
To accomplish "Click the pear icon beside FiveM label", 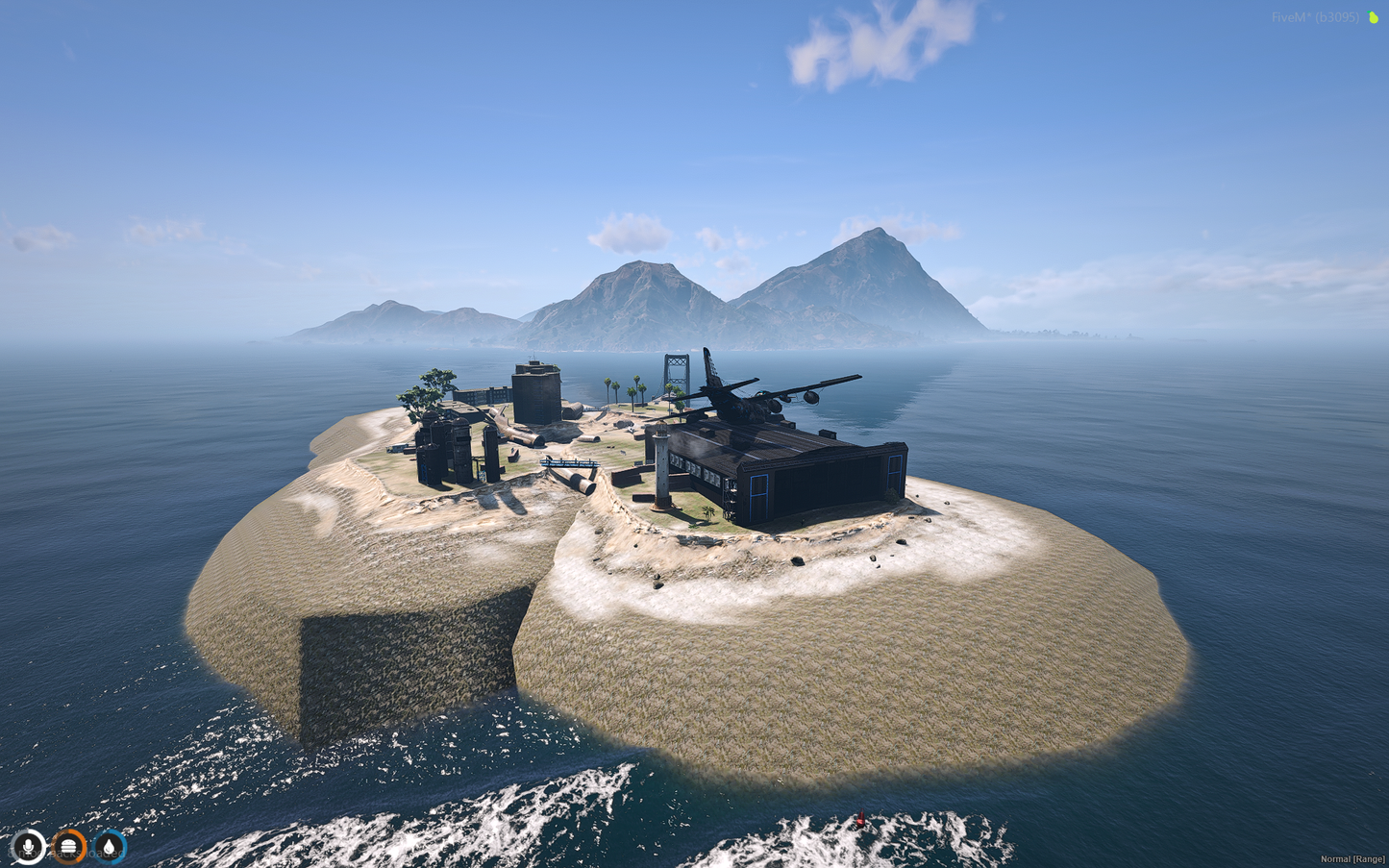I will point(1373,17).
